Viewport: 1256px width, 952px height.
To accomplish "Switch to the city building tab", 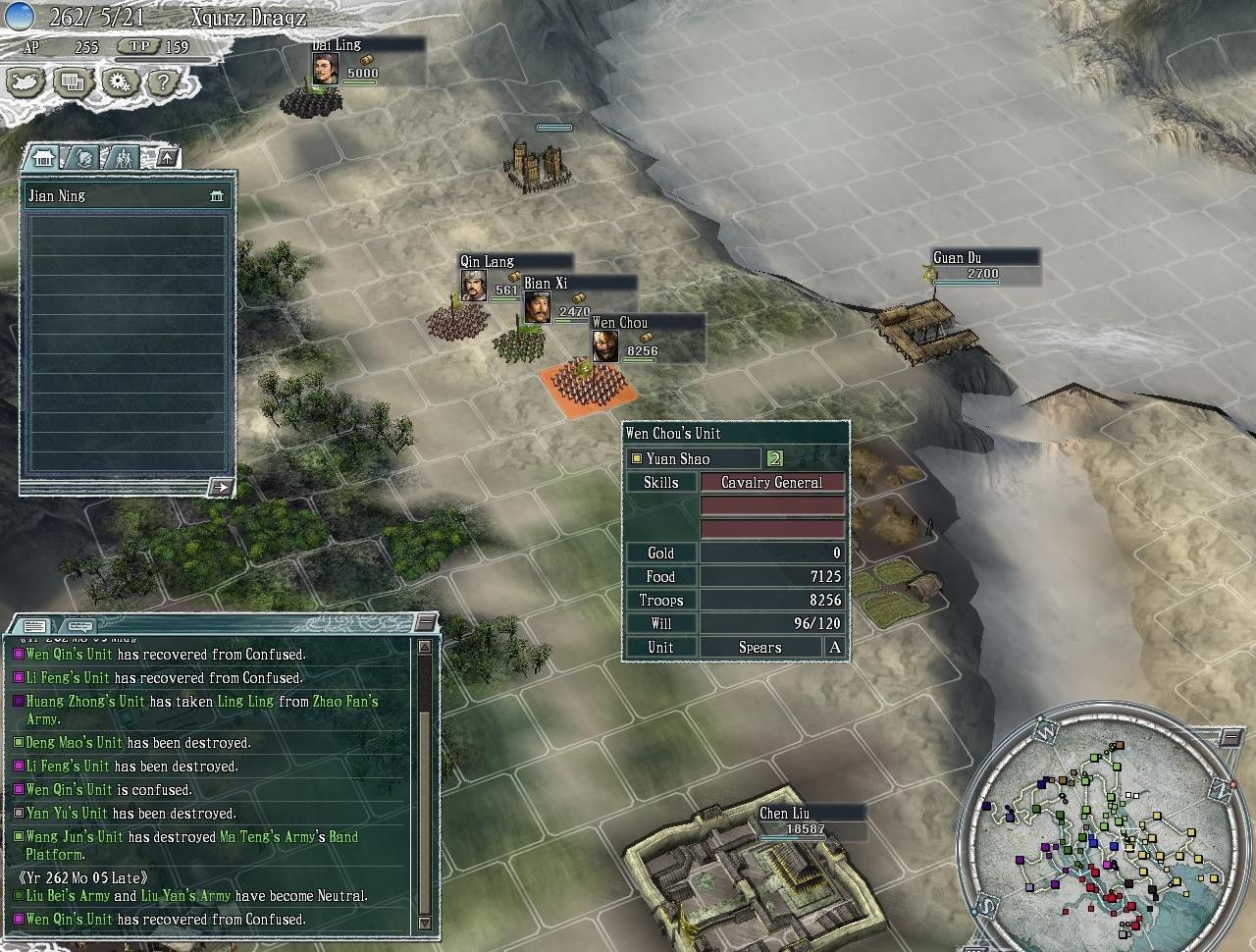I will (x=42, y=157).
